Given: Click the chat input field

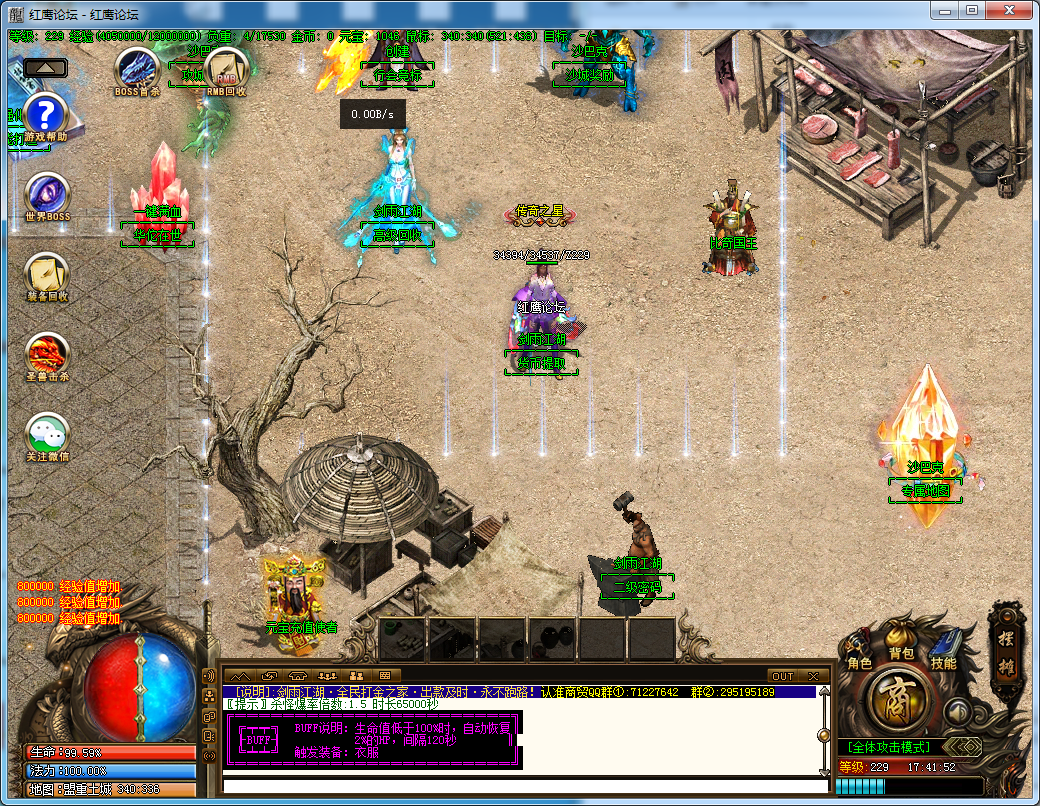Looking at the screenshot, I should tap(520, 786).
